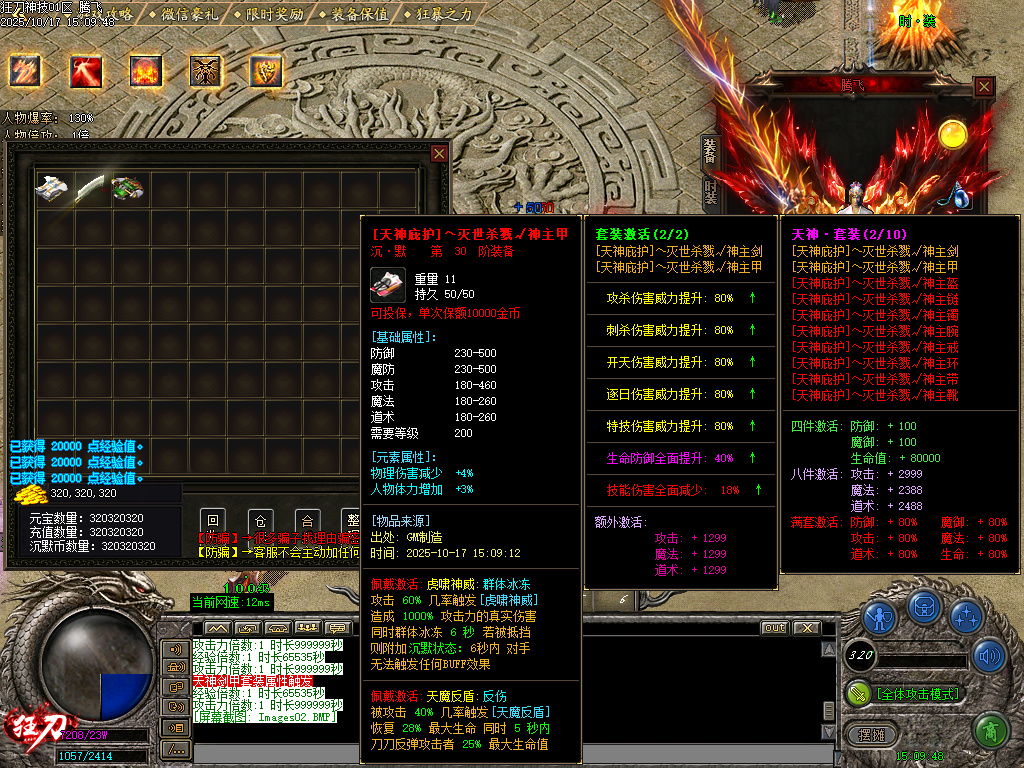Switch to the 时装 costume tab
This screenshot has width=1024, height=768.
click(710, 191)
